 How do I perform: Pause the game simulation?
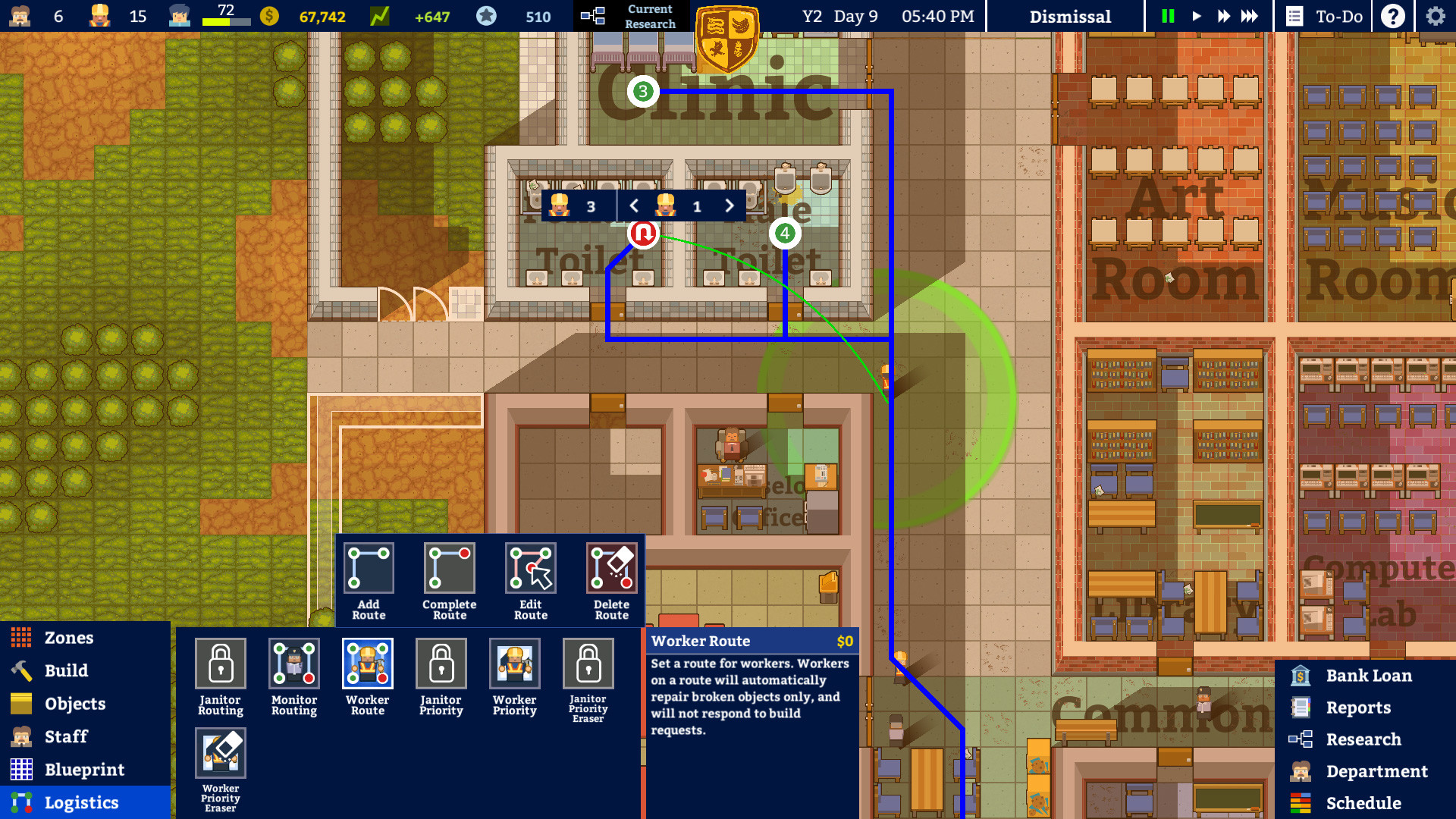coord(1168,15)
